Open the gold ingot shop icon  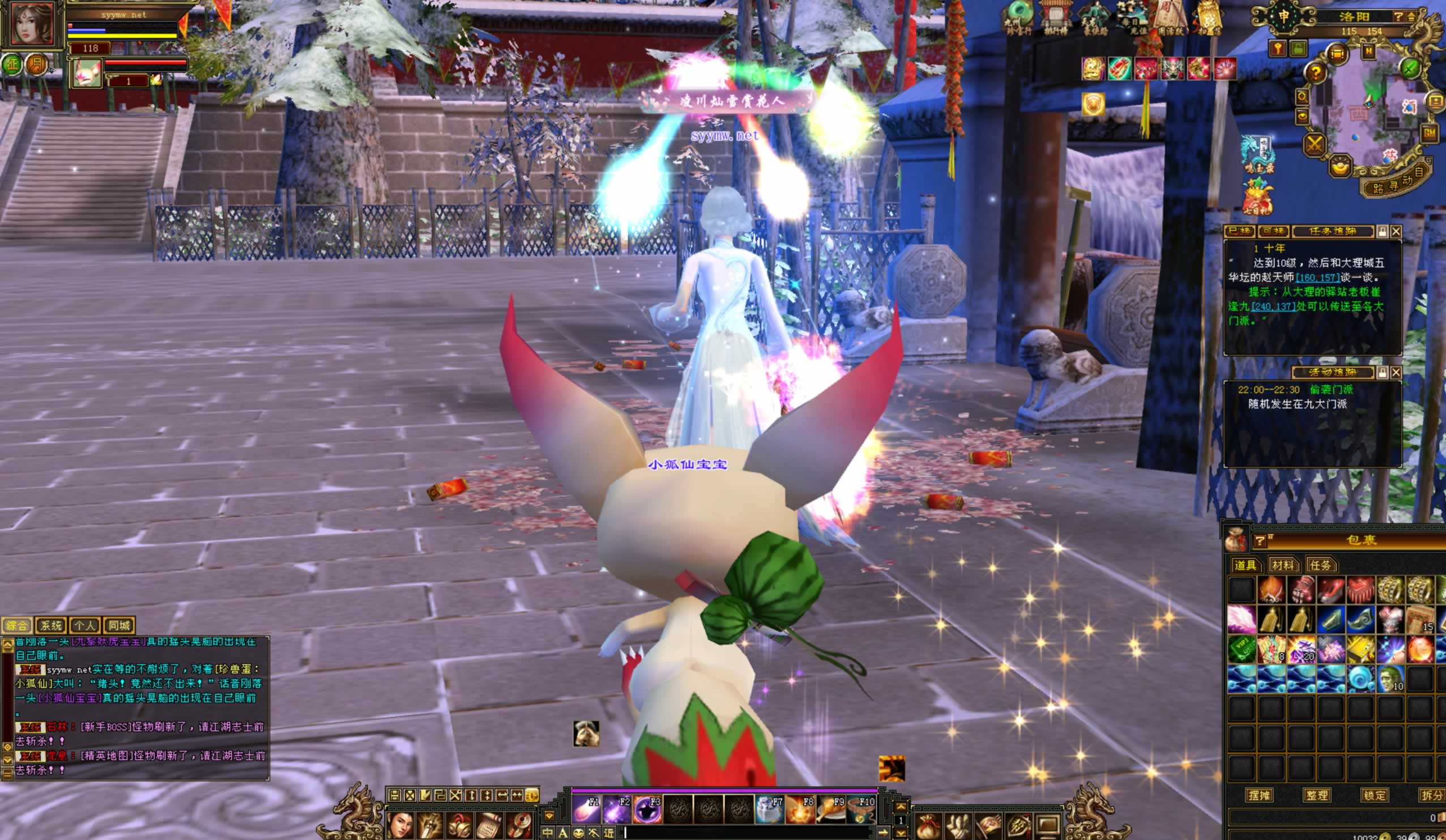click(1340, 168)
